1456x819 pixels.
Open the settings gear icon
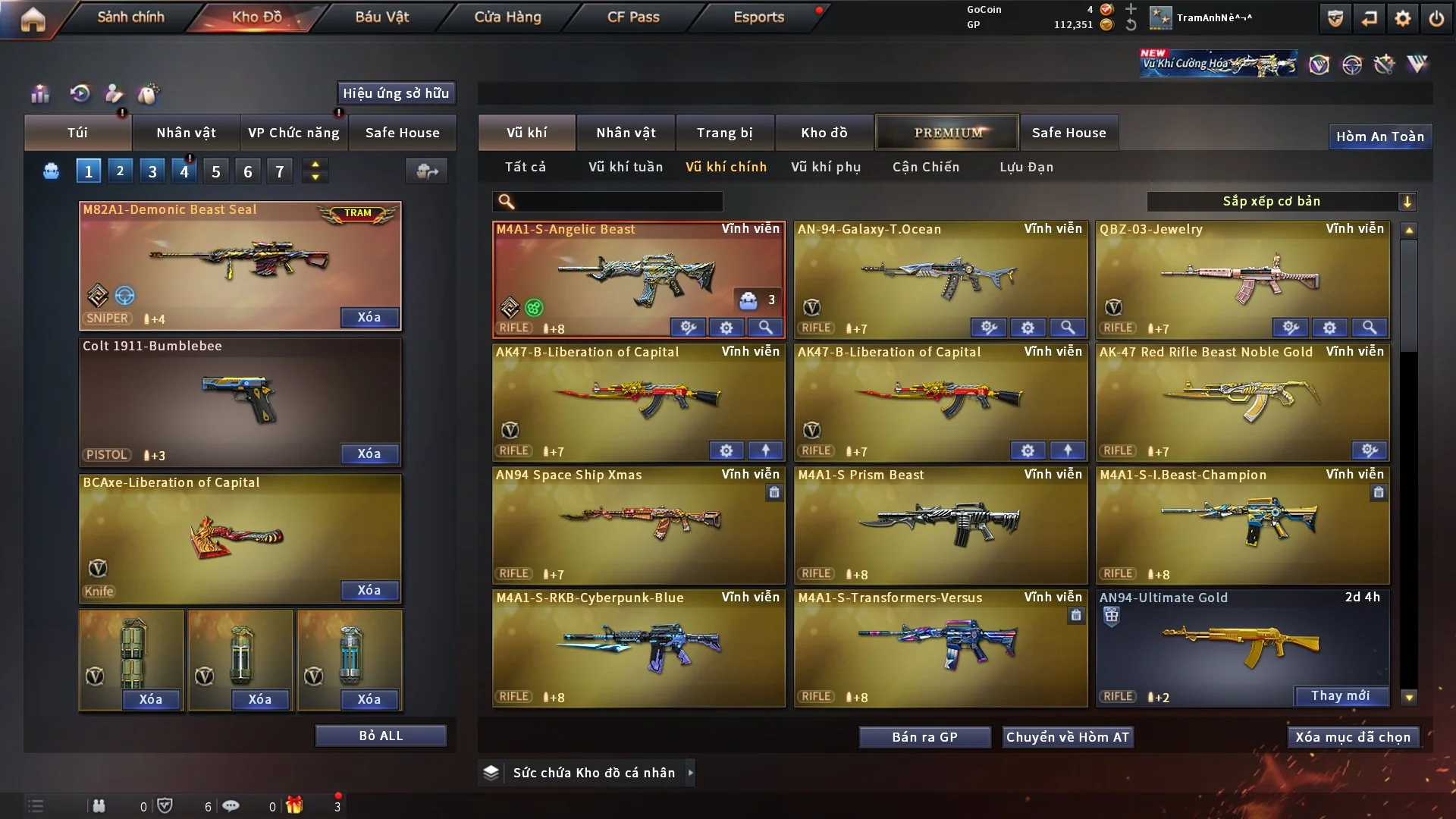point(1403,18)
